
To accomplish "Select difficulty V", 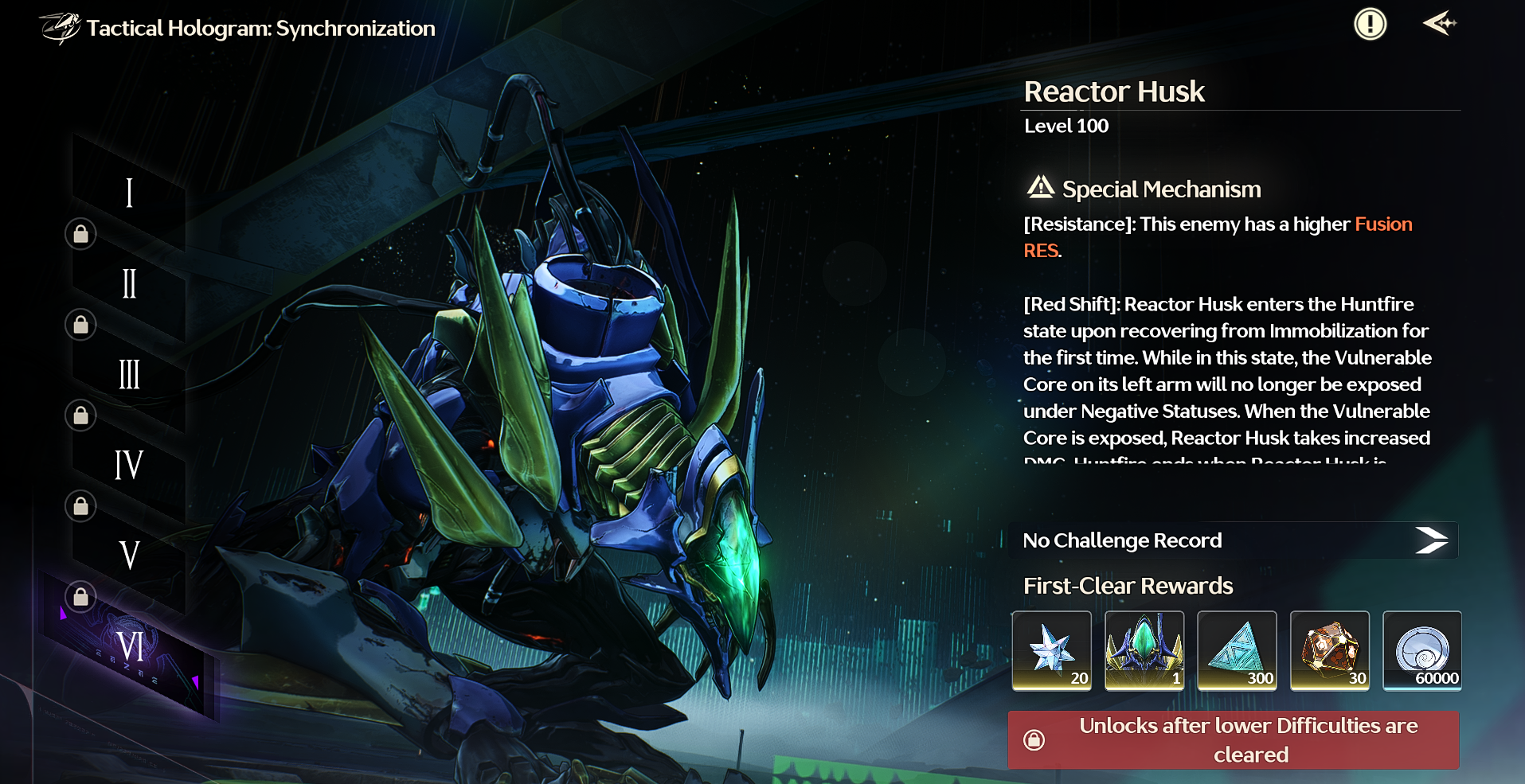I will coord(129,555).
